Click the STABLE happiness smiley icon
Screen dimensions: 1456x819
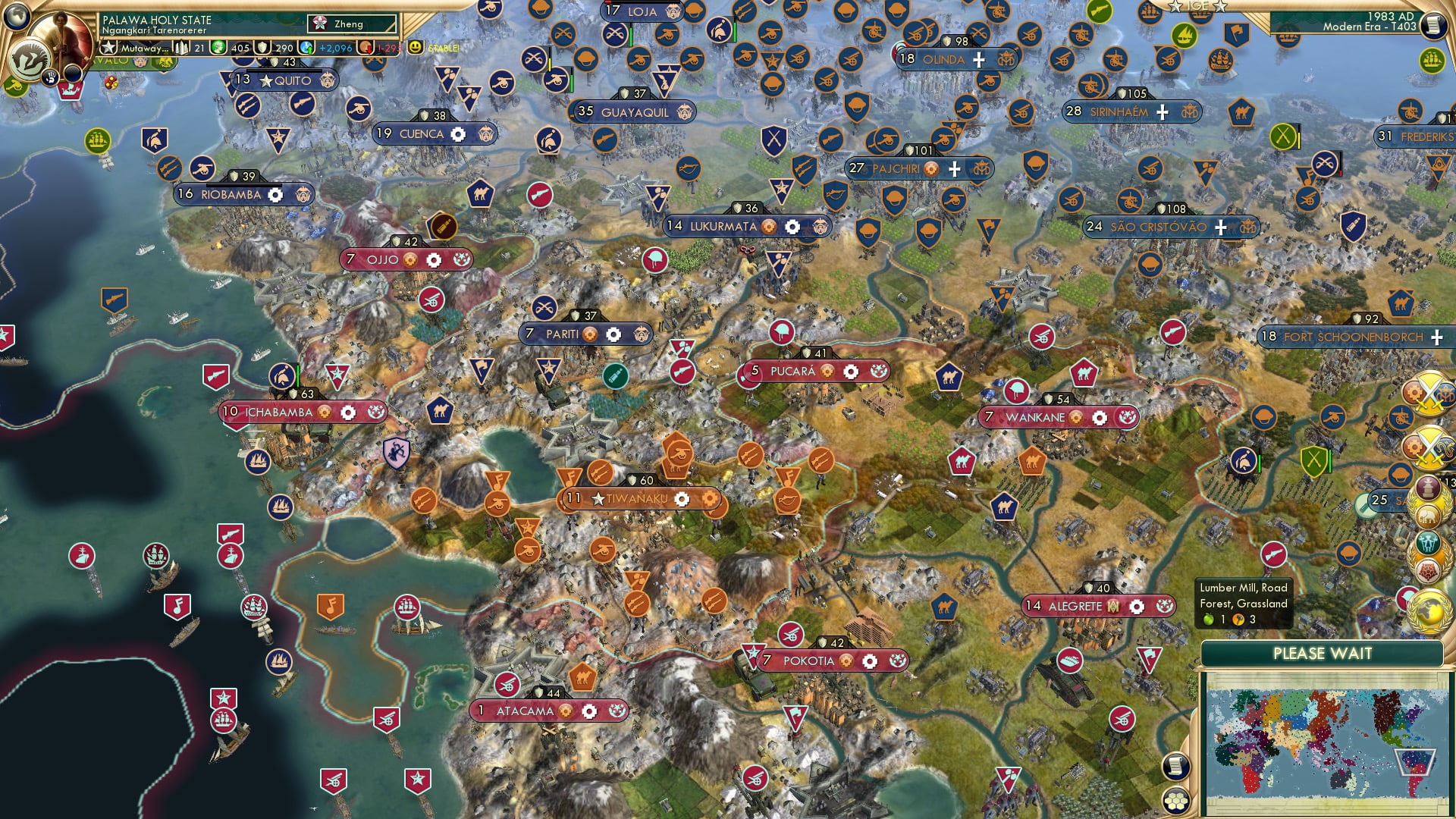416,48
